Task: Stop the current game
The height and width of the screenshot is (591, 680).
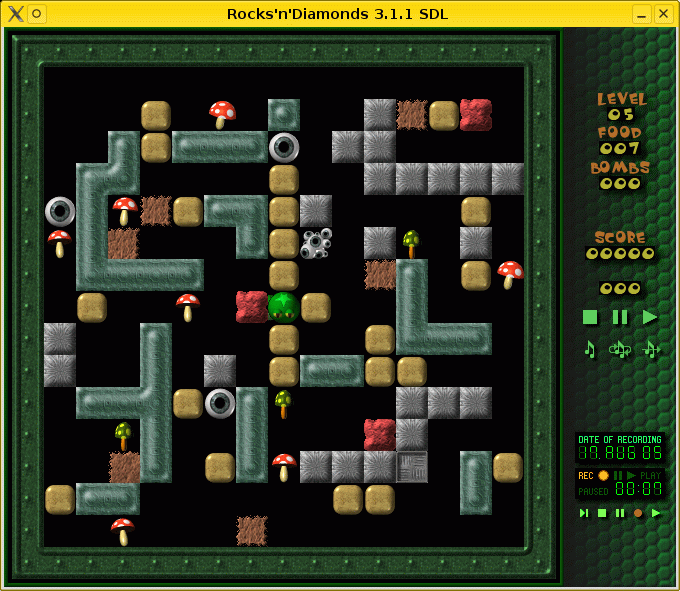Action: pyautogui.click(x=590, y=317)
